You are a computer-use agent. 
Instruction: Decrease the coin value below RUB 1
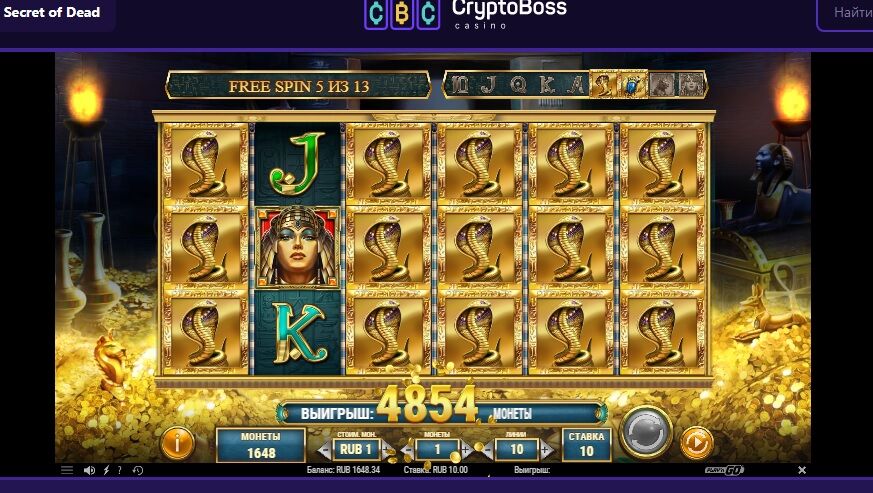click(x=323, y=450)
